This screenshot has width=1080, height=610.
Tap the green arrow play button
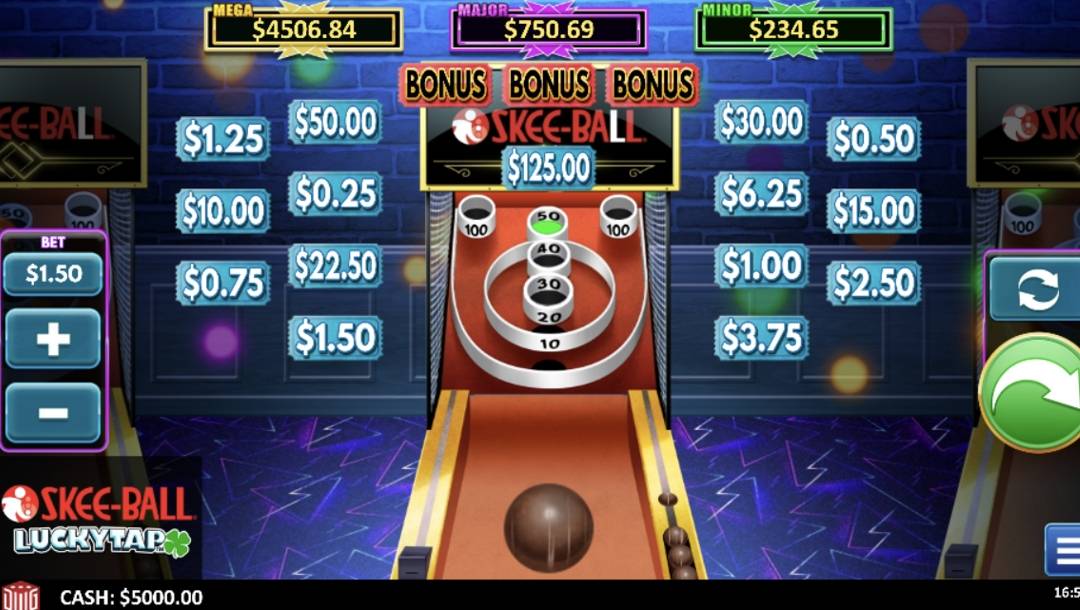pyautogui.click(x=1032, y=393)
